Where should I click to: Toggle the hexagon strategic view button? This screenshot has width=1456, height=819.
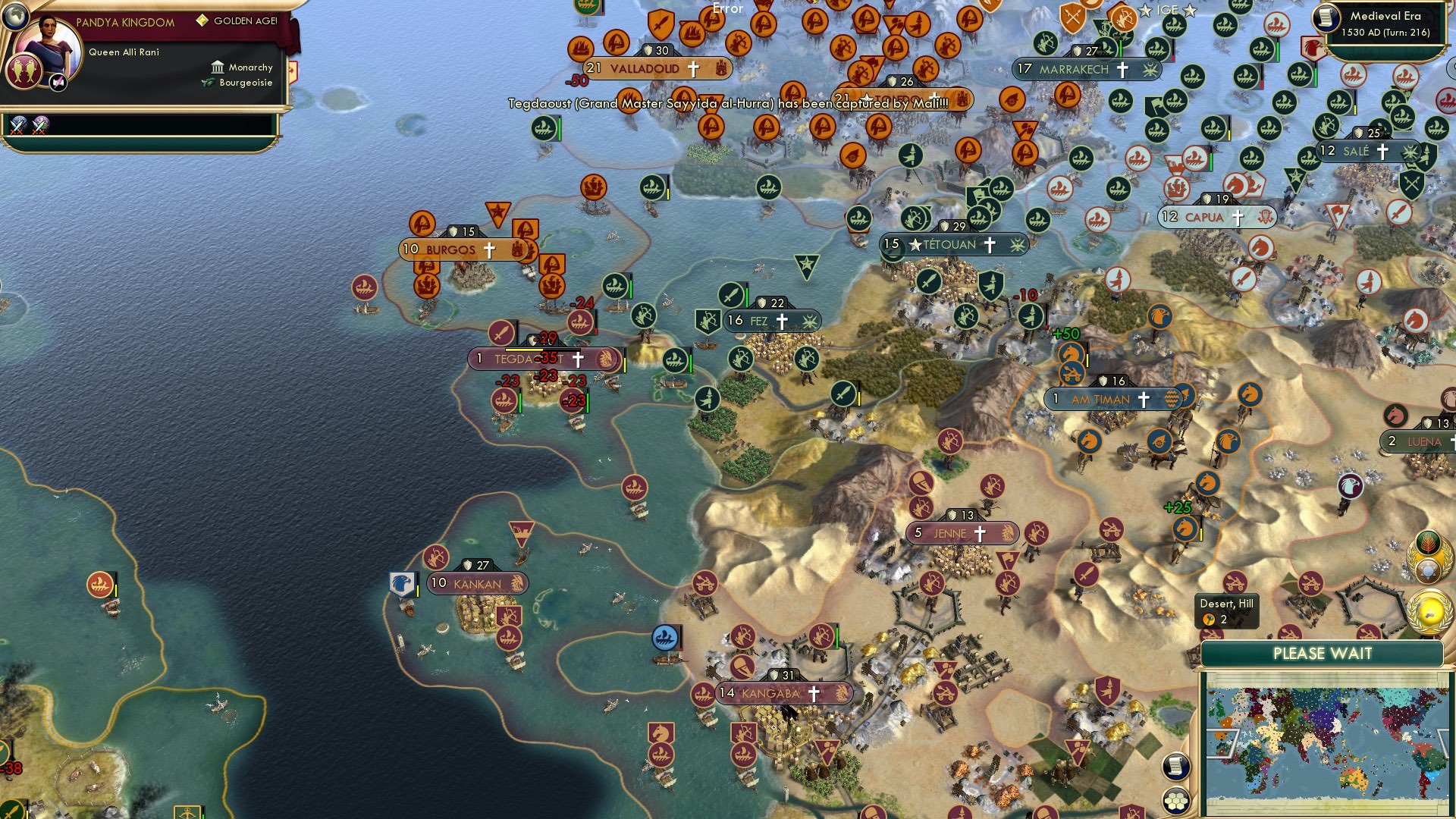point(1176,799)
